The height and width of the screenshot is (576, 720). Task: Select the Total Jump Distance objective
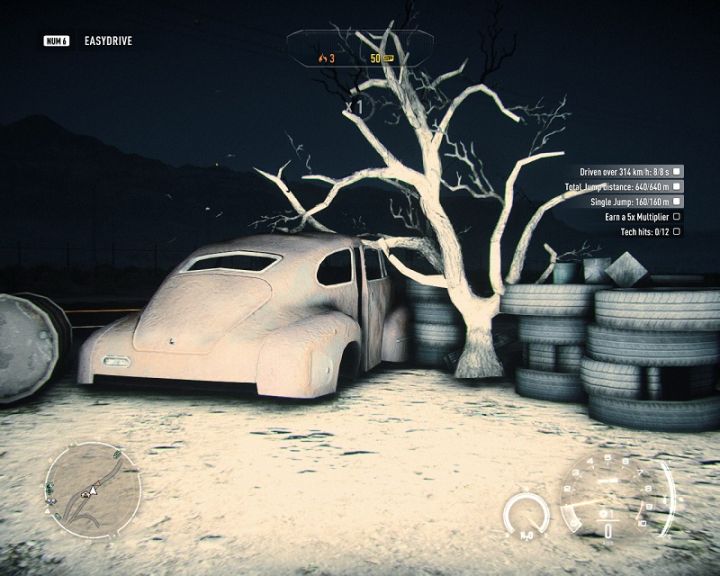pos(622,187)
